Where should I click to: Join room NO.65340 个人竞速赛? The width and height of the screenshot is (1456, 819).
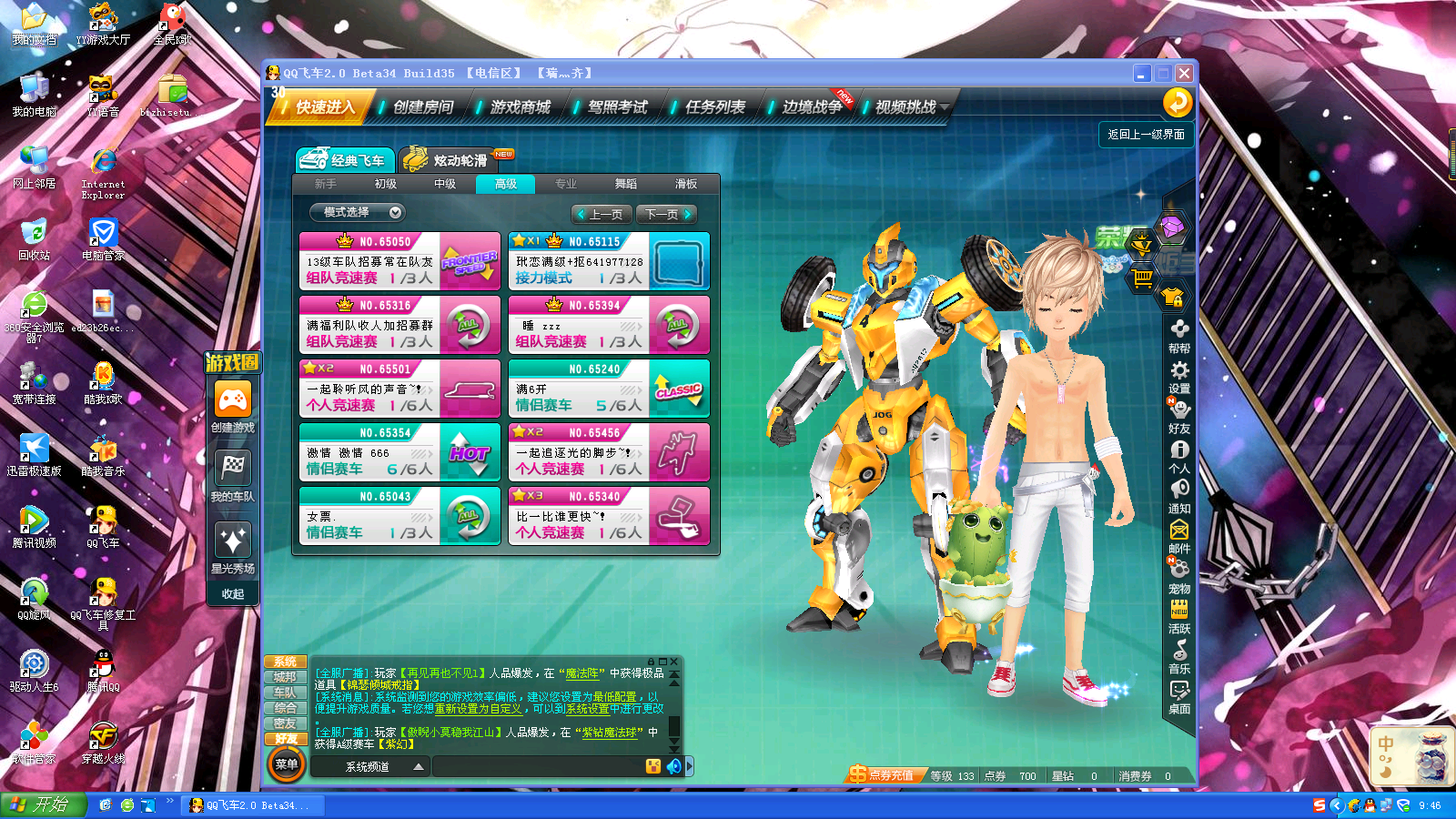click(x=608, y=516)
